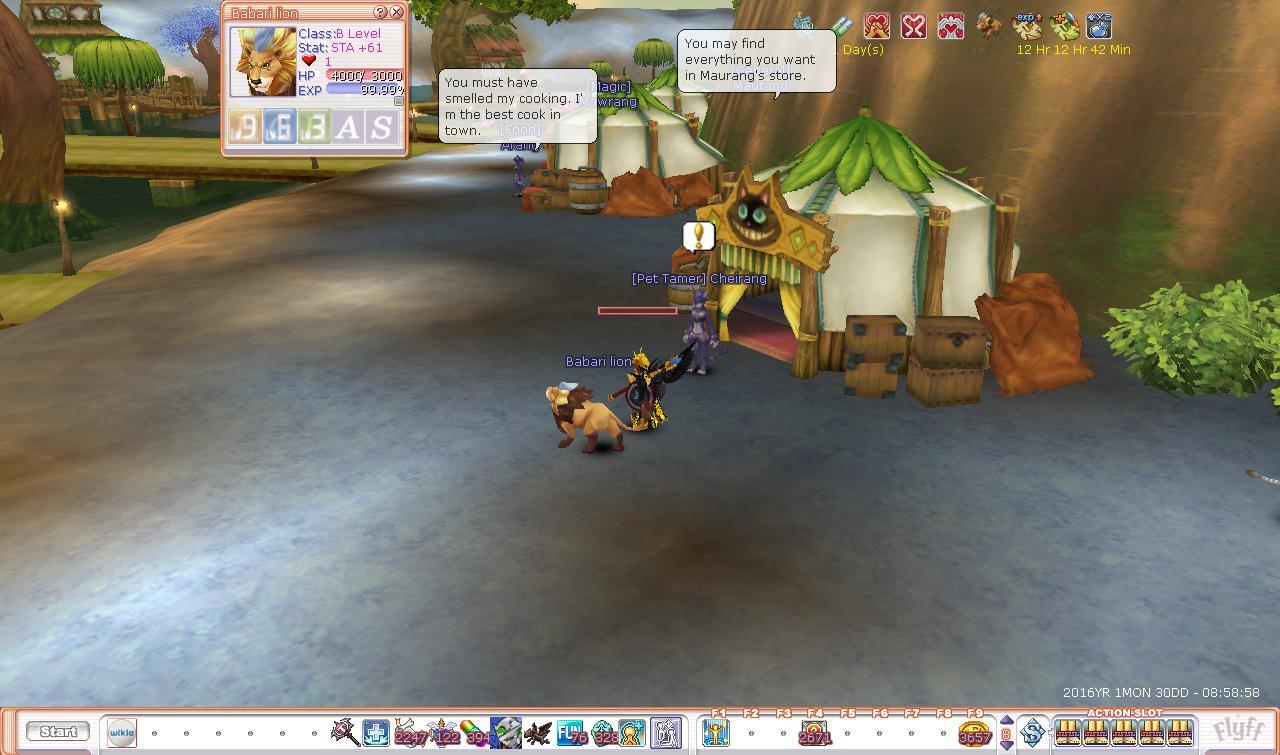This screenshot has width=1280, height=755.
Task: Use the rainbow item with 394 count
Action: [474, 732]
